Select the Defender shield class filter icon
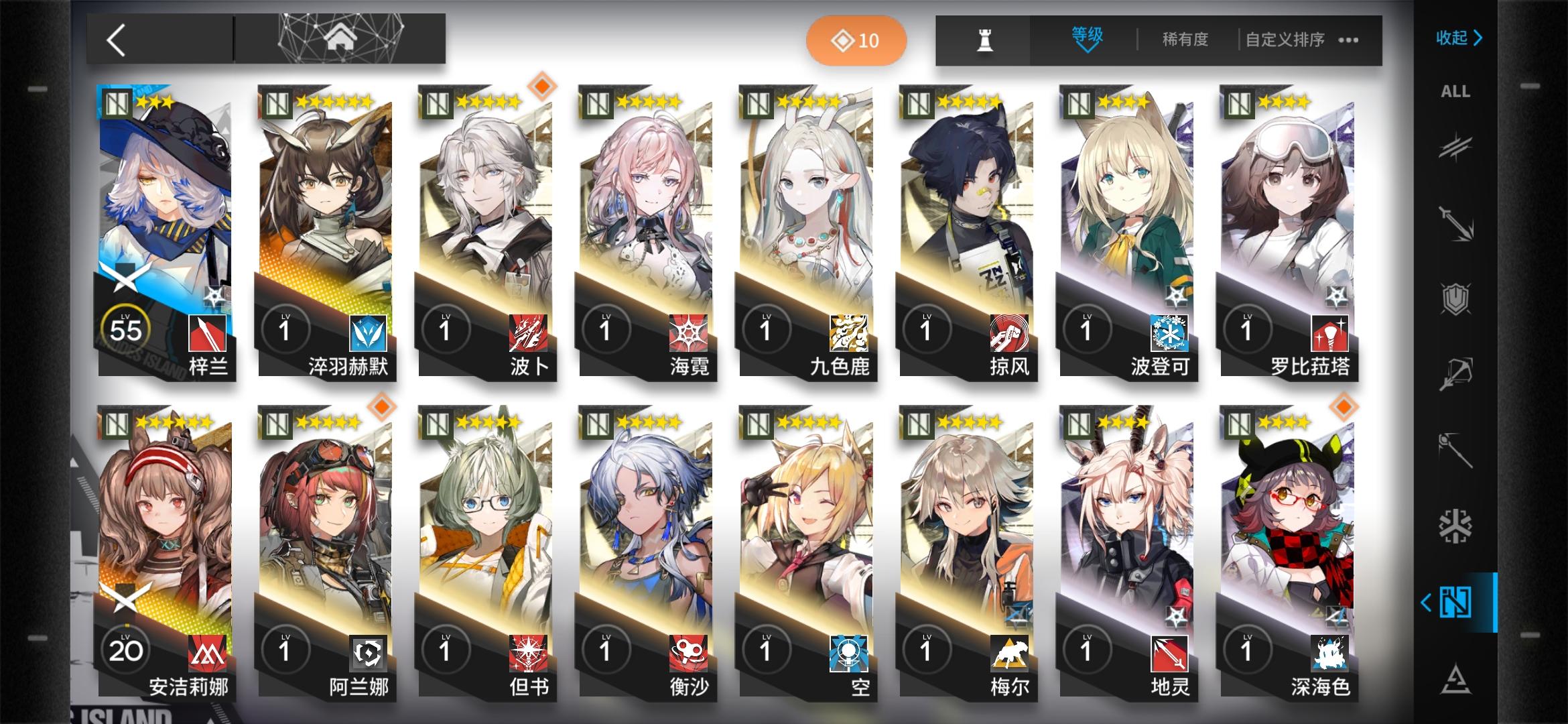The image size is (1568, 724). [1456, 298]
